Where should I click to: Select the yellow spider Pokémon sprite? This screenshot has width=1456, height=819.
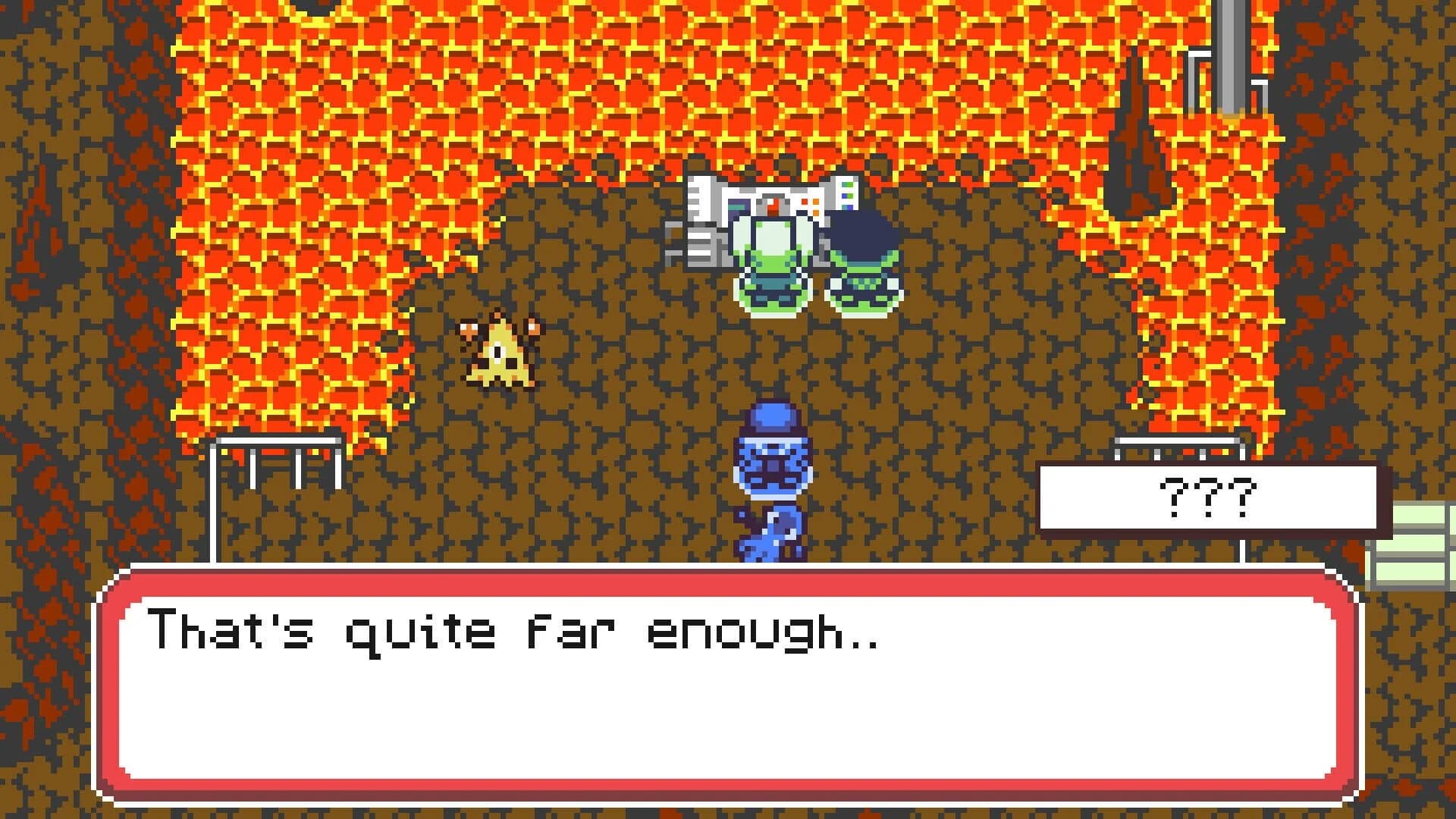(497, 353)
